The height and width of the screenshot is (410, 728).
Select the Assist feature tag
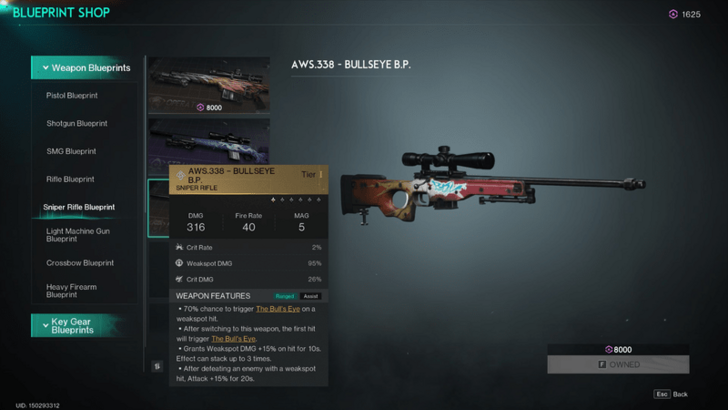click(310, 296)
